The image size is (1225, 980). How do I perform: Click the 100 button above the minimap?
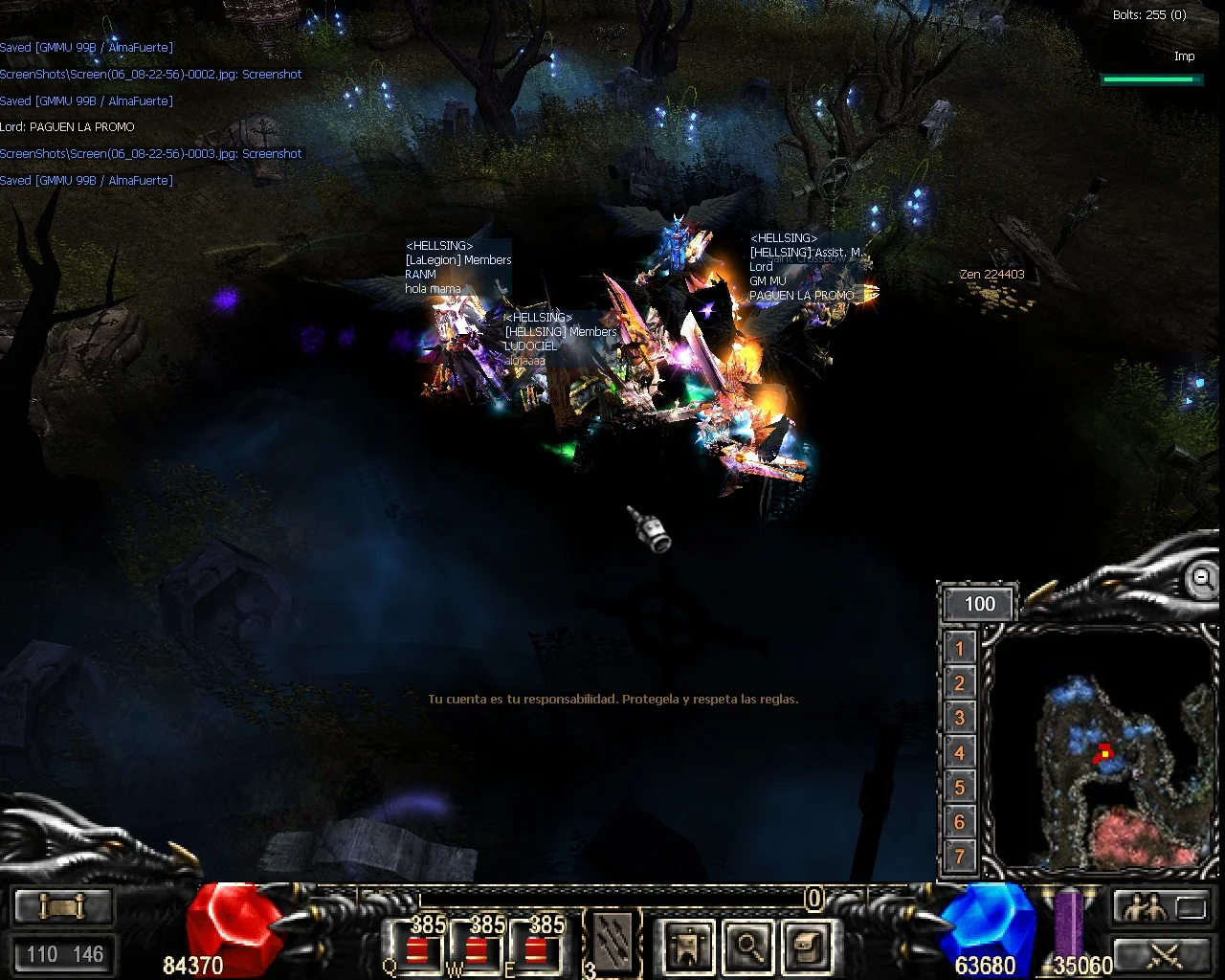click(979, 604)
